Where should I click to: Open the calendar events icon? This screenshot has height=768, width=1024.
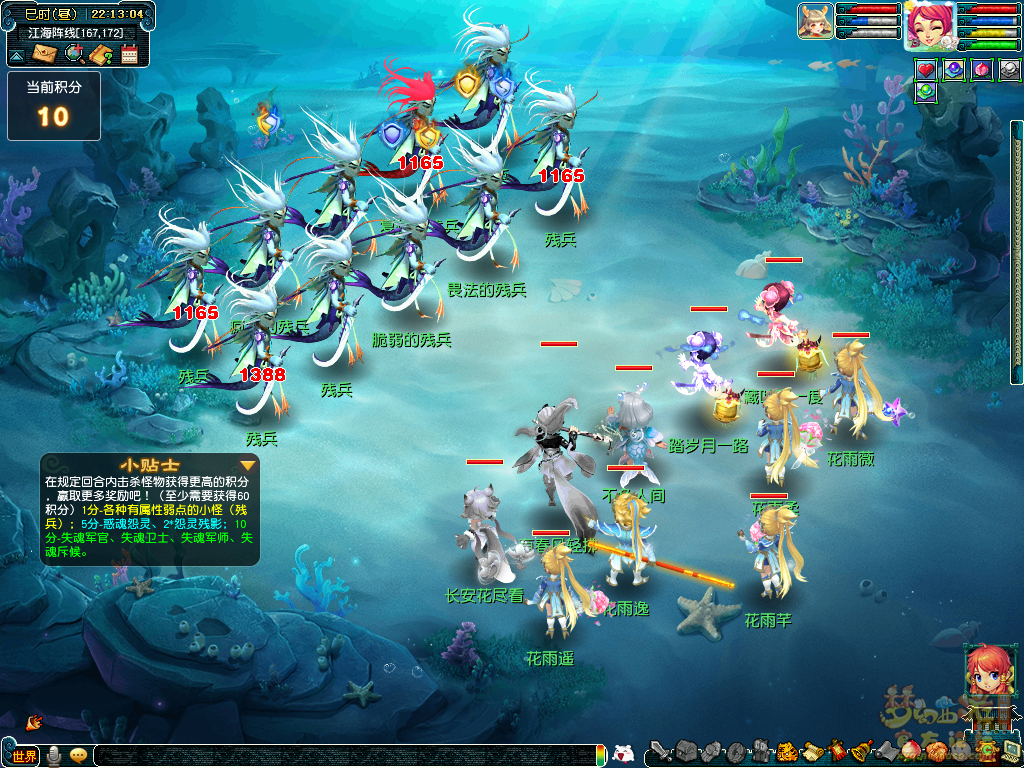[x=129, y=54]
